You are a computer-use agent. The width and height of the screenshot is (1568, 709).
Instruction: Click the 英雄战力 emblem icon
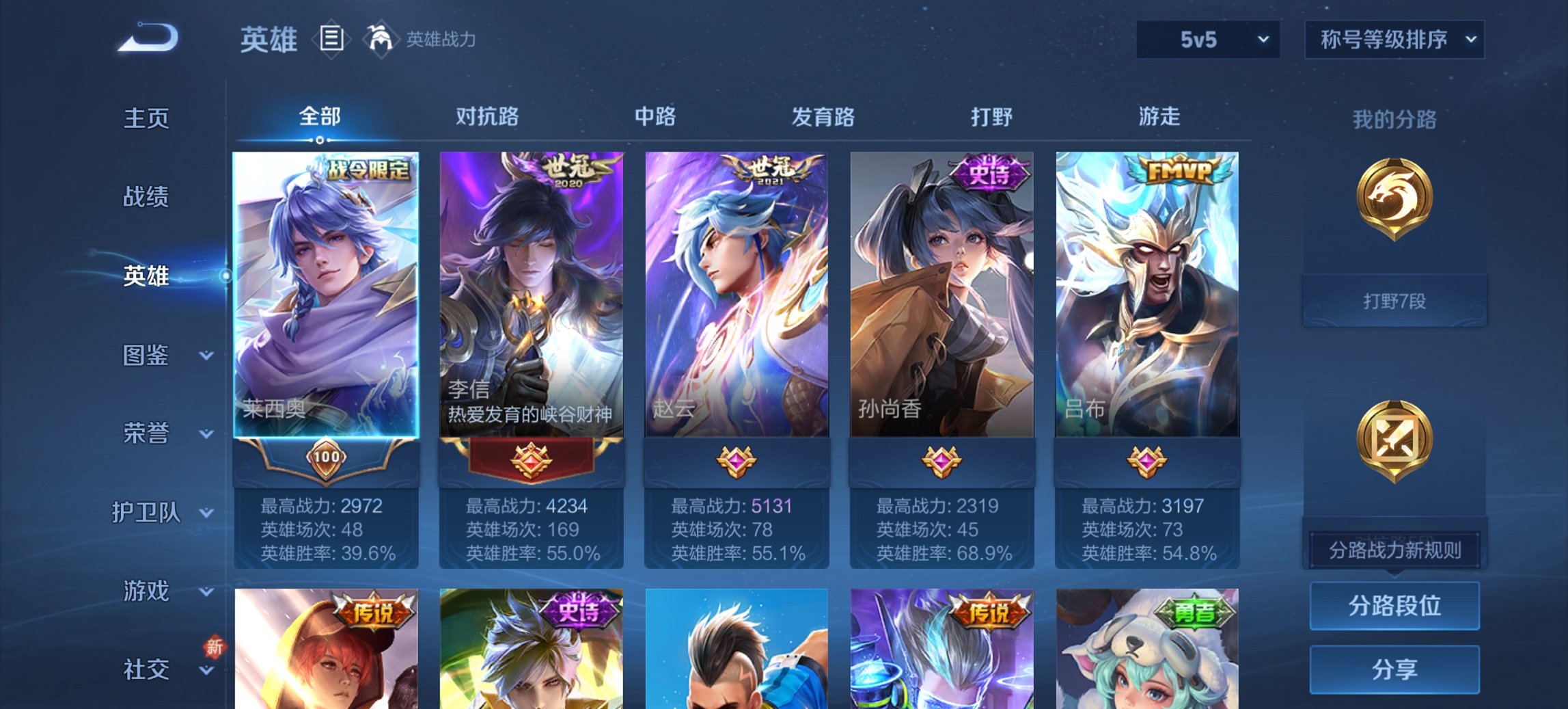pos(380,39)
